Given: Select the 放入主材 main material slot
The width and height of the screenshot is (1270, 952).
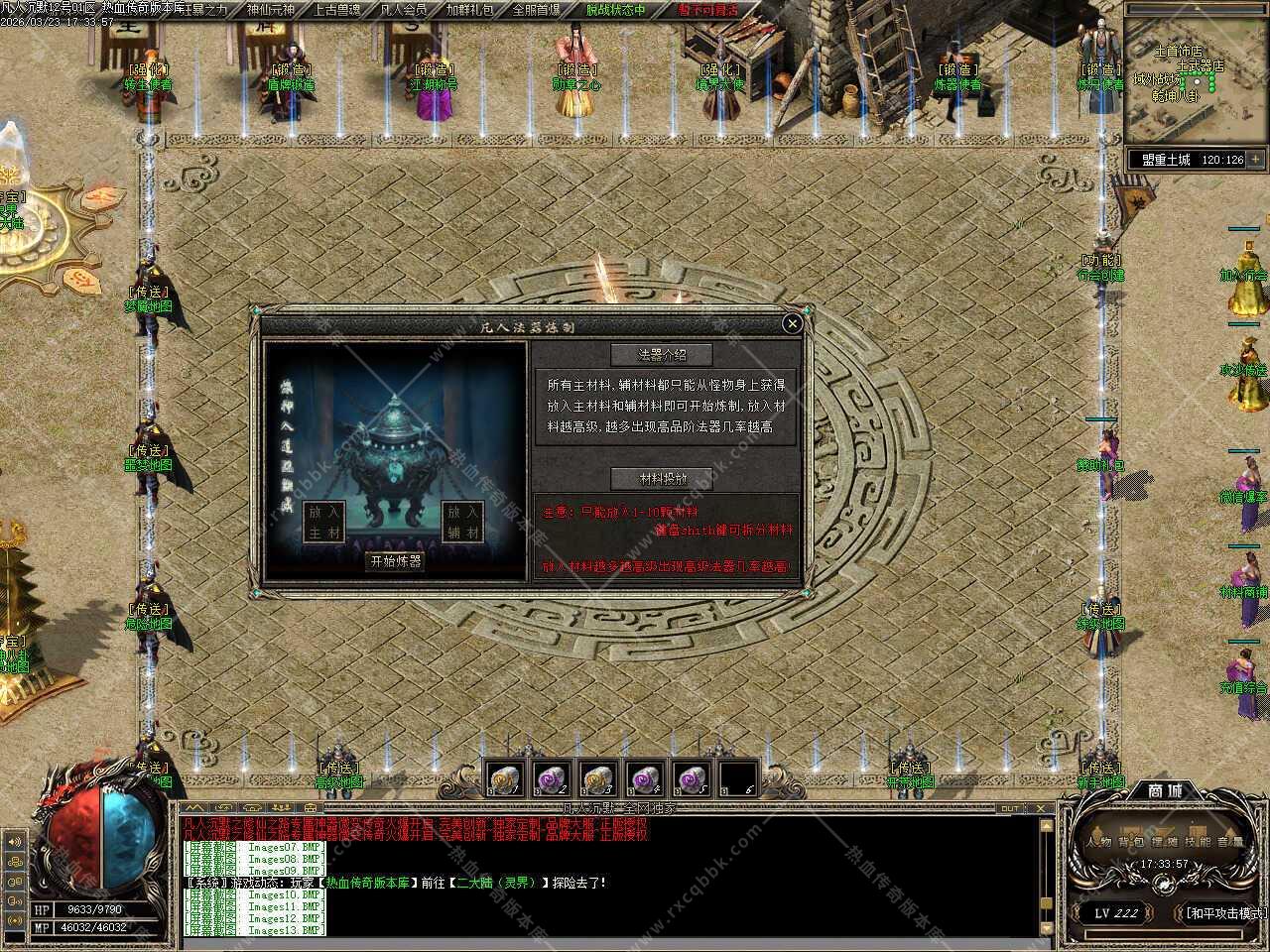Looking at the screenshot, I should (323, 522).
